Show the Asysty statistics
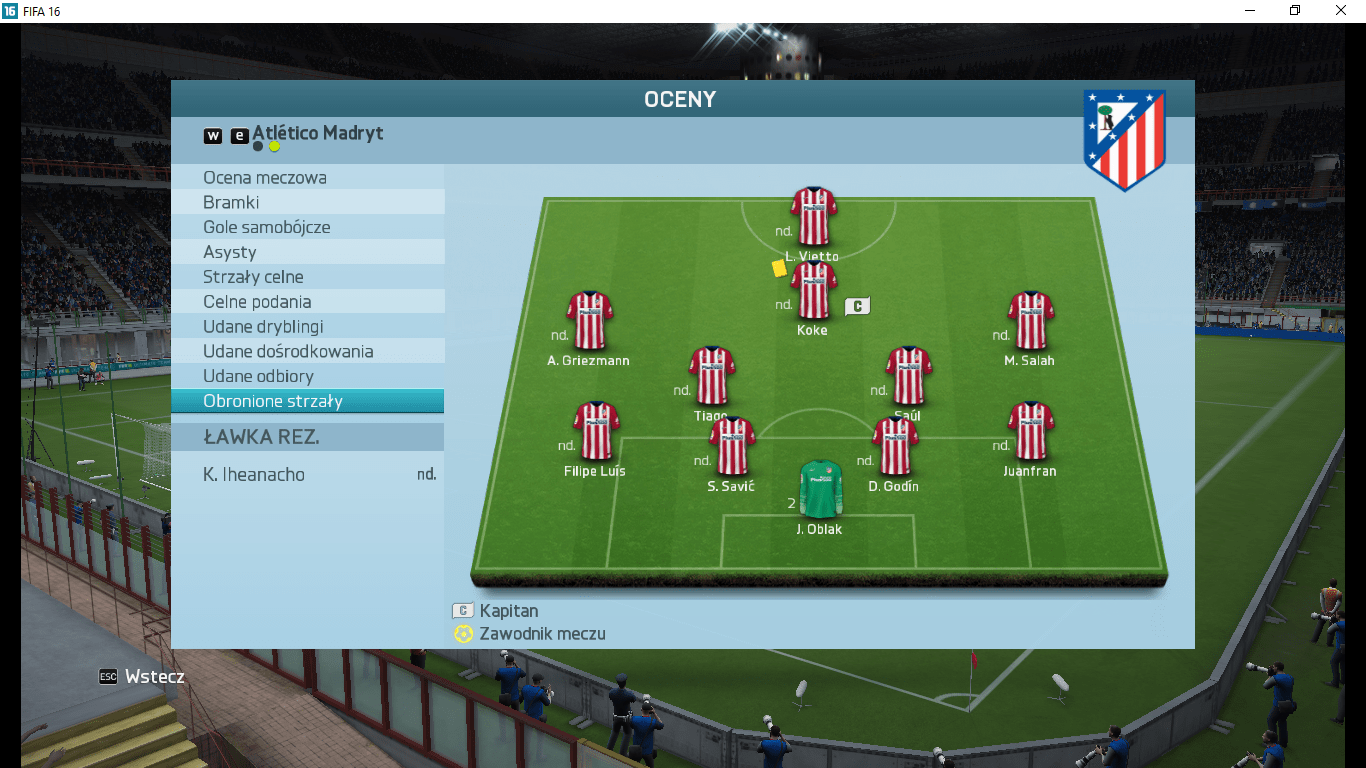The width and height of the screenshot is (1366, 768). [x=307, y=252]
